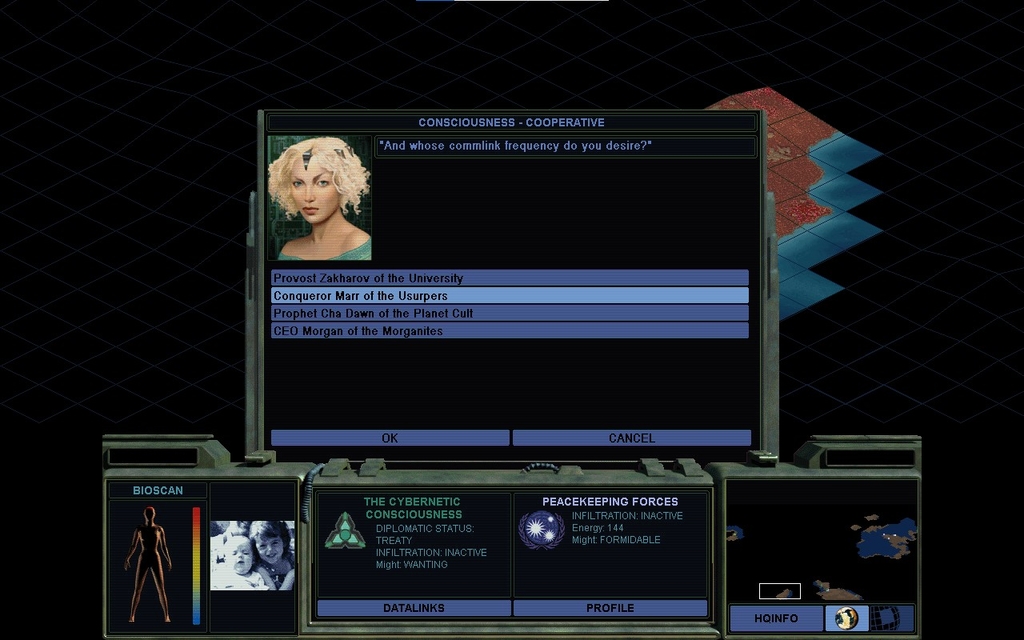Image resolution: width=1024 pixels, height=640 pixels.
Task: Confirm with the OK button
Action: (390, 438)
